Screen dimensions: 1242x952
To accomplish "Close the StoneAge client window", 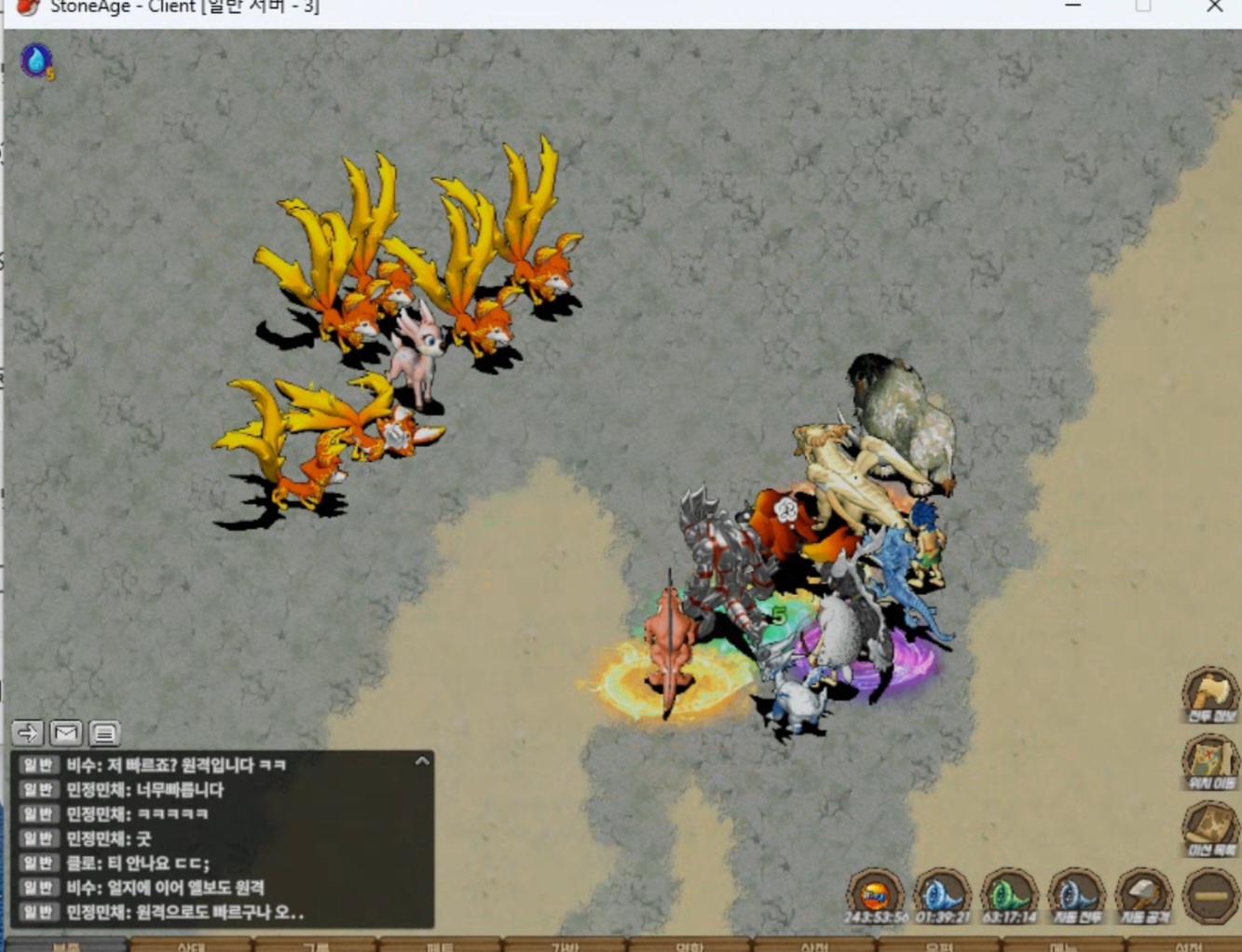I will (x=1214, y=7).
